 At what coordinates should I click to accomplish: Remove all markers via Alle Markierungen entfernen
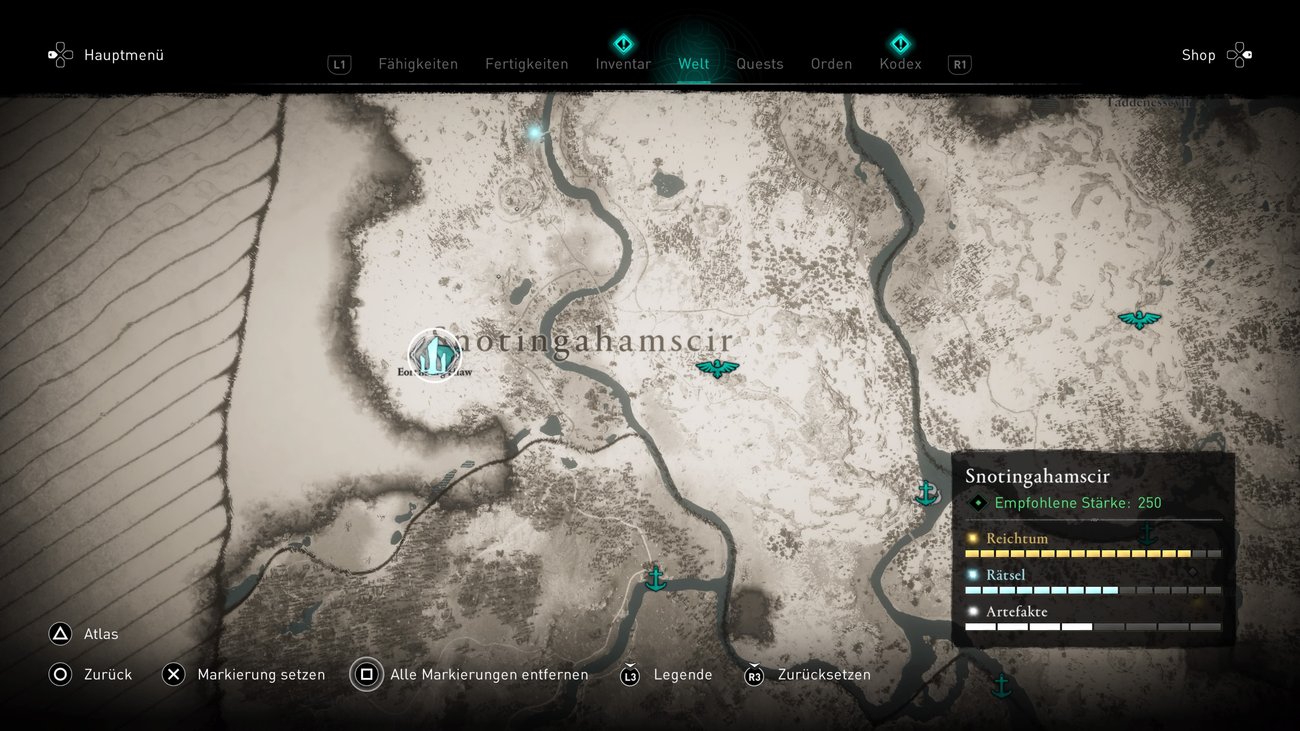(x=487, y=674)
